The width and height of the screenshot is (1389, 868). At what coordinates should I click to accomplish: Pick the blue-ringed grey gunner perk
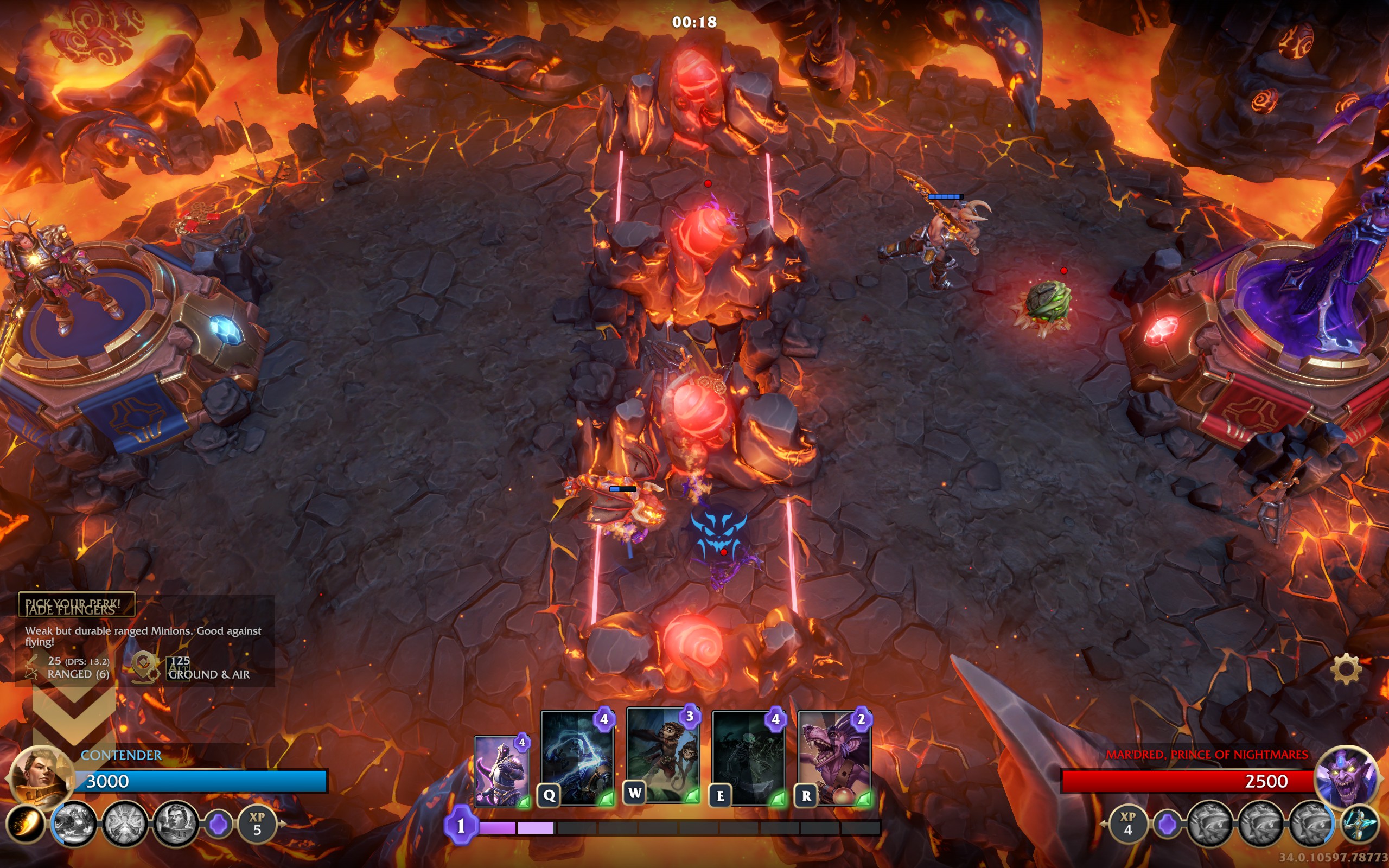[x=73, y=825]
